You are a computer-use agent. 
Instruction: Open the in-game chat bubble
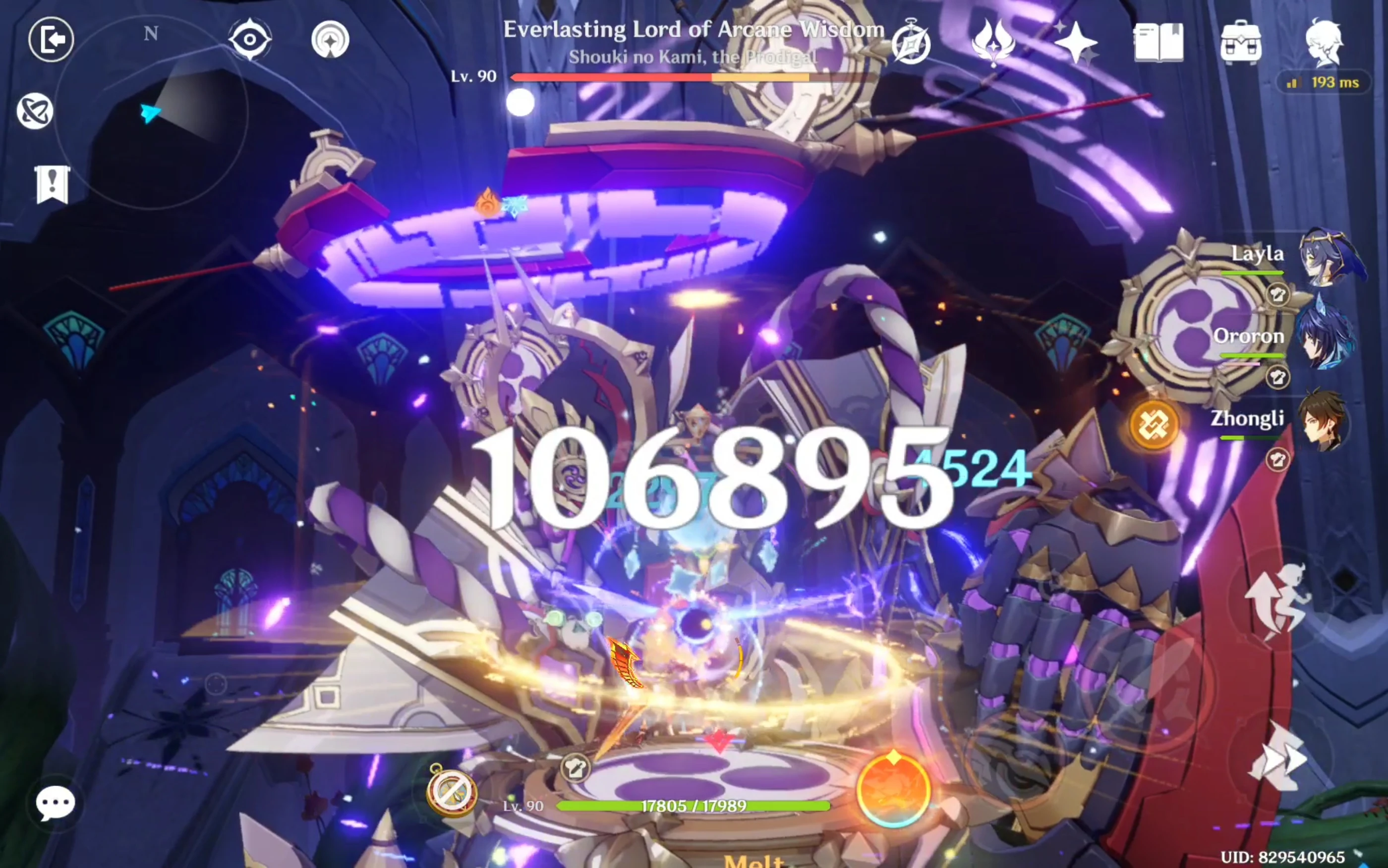pyautogui.click(x=56, y=803)
